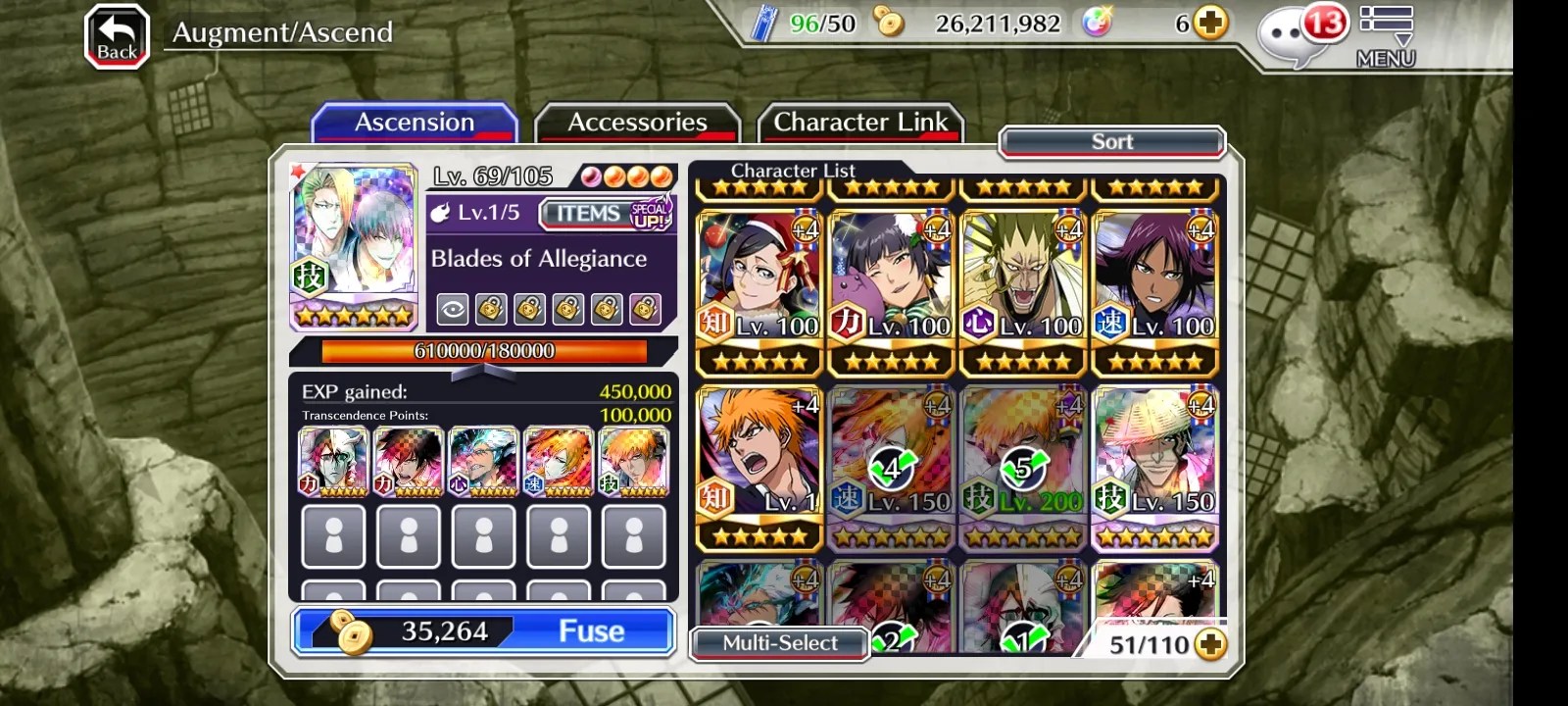Tap the ITEMS Special Up button
This screenshot has width=1568, height=706.
coord(607,213)
